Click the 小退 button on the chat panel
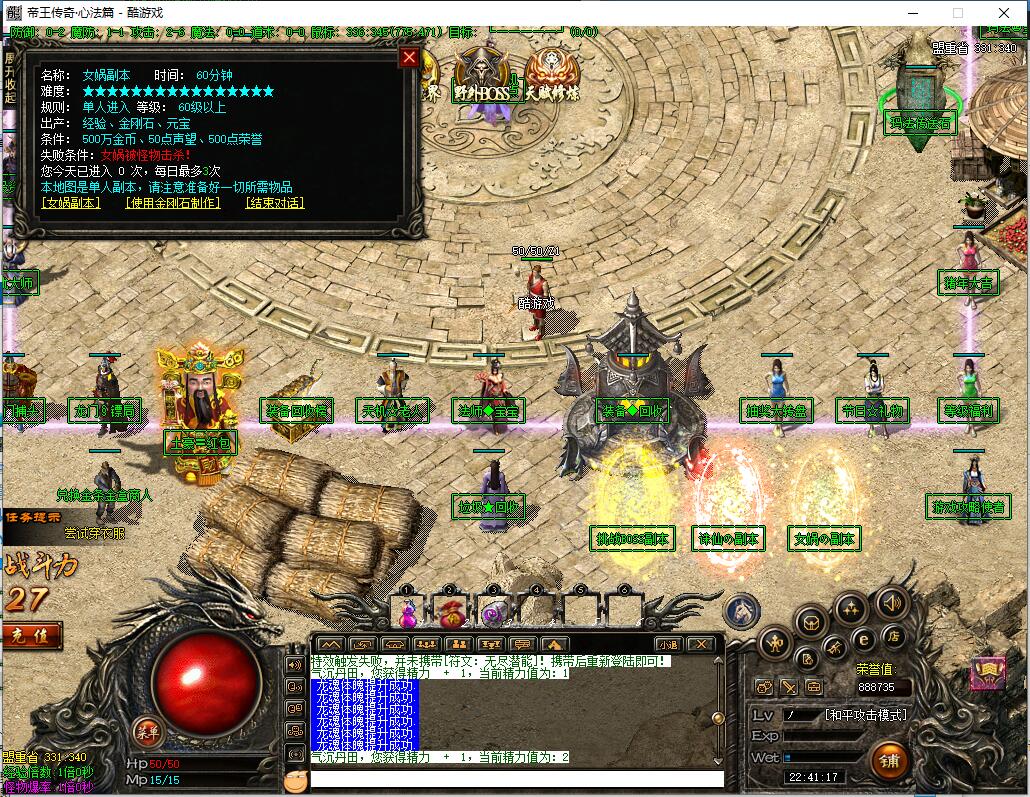 (x=668, y=645)
